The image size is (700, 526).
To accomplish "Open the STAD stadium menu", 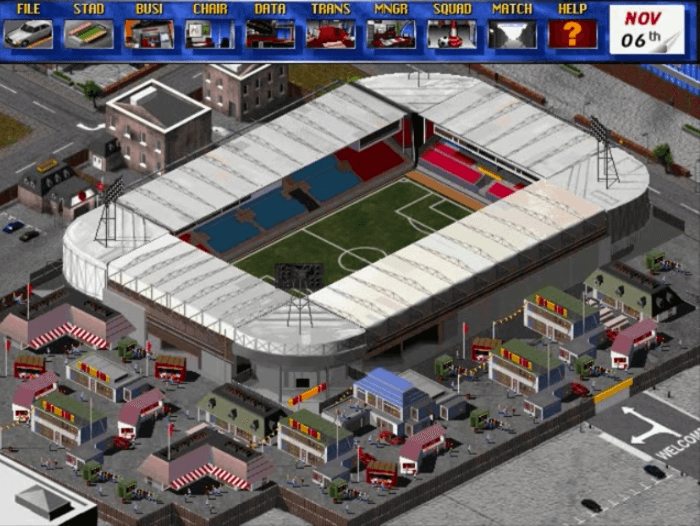I will [x=89, y=28].
